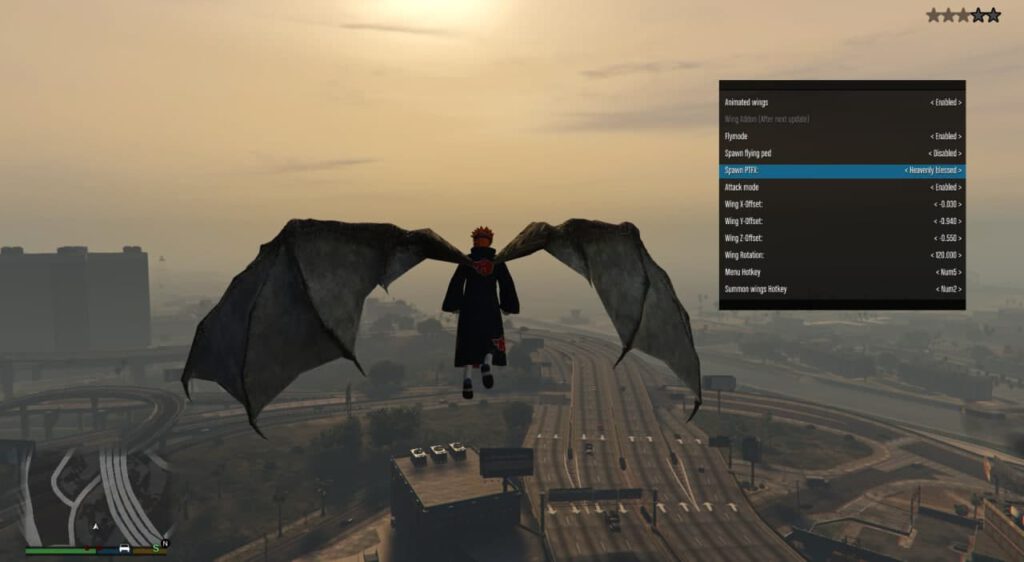
Task: Change the Wing Rotation value
Action: point(841,255)
